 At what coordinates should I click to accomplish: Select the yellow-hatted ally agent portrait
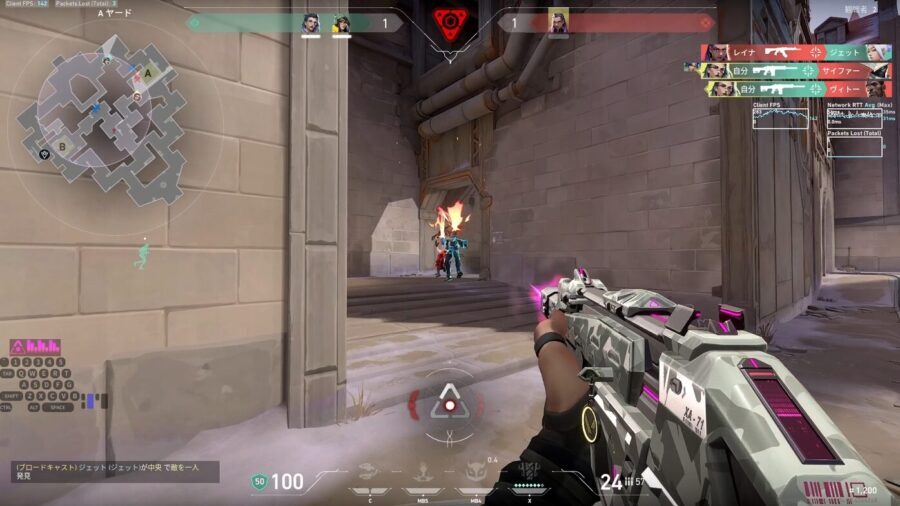click(341, 23)
